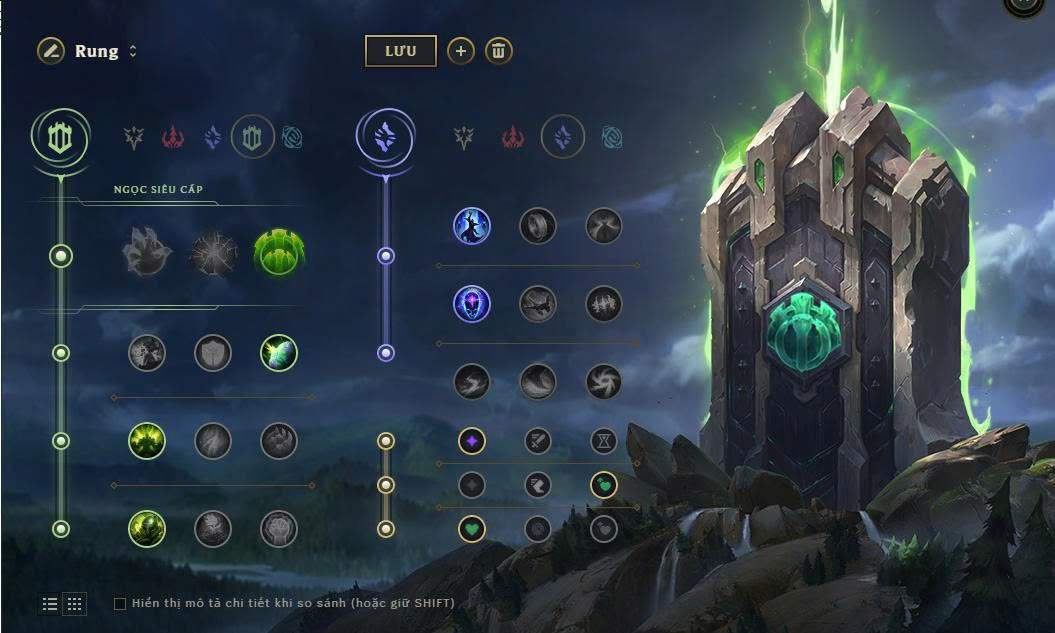
Task: Save the rune page with LƯU
Action: pyautogui.click(x=400, y=51)
